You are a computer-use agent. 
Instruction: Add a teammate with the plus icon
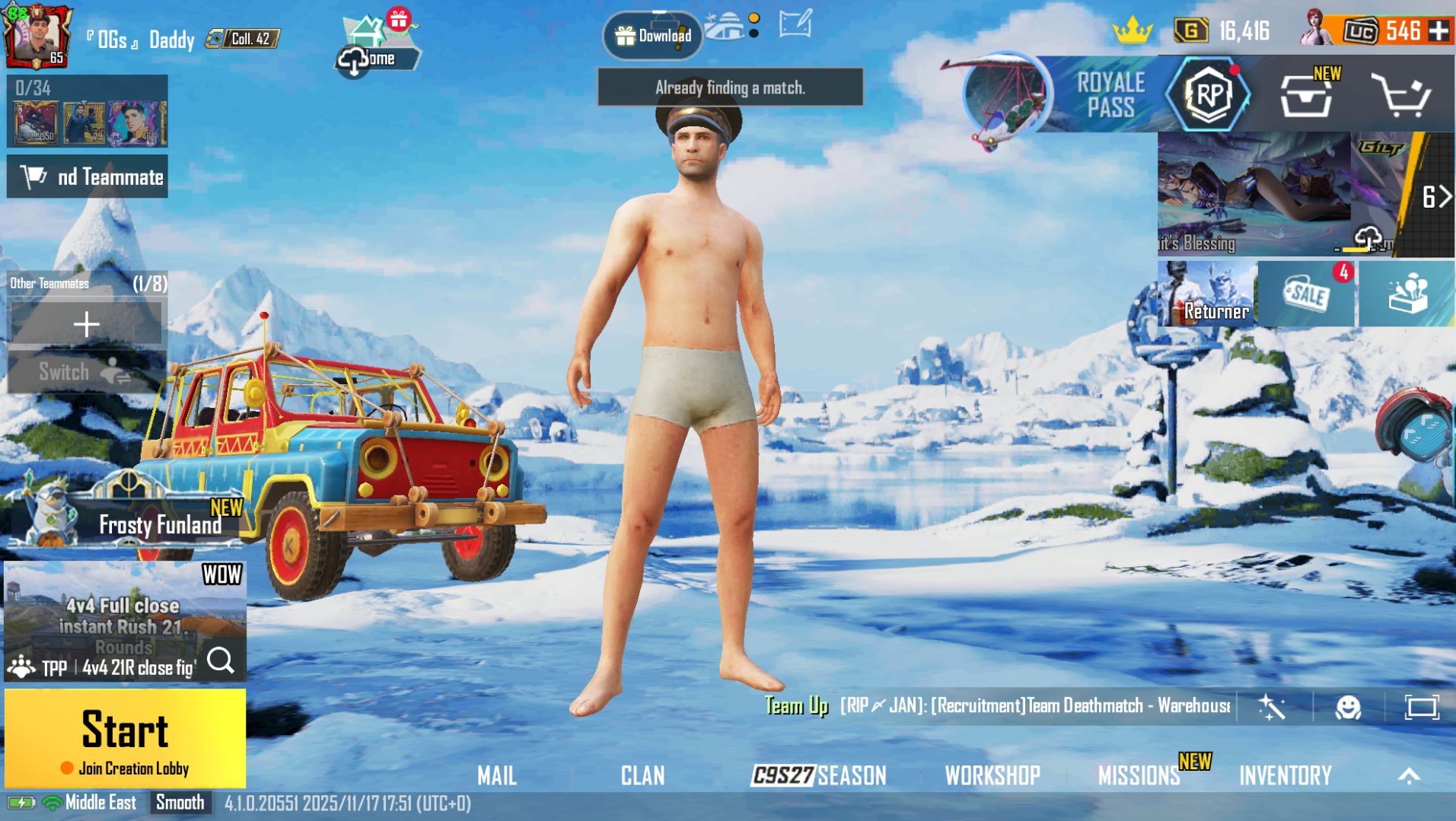pyautogui.click(x=86, y=323)
